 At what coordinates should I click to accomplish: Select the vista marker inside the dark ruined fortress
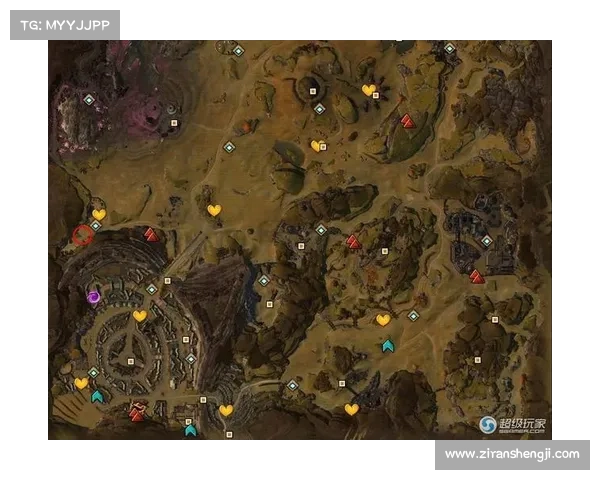[x=477, y=277]
